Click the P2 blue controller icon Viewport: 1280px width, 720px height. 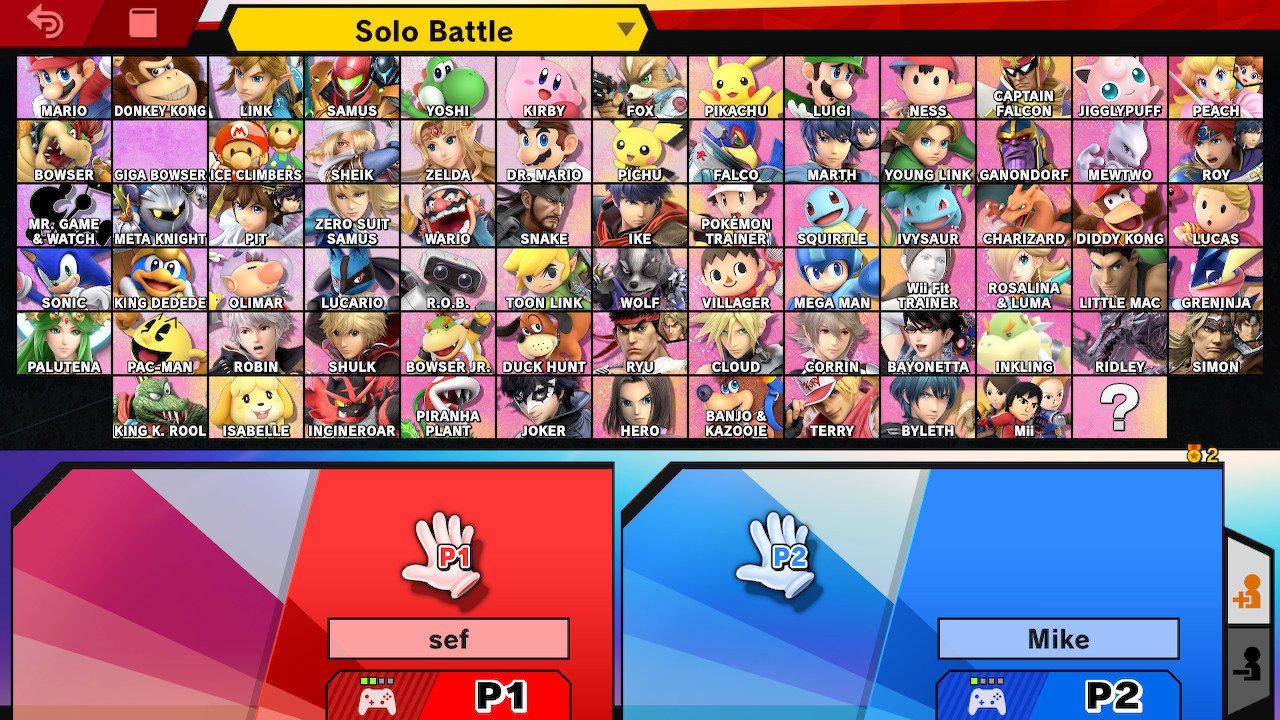tap(985, 699)
